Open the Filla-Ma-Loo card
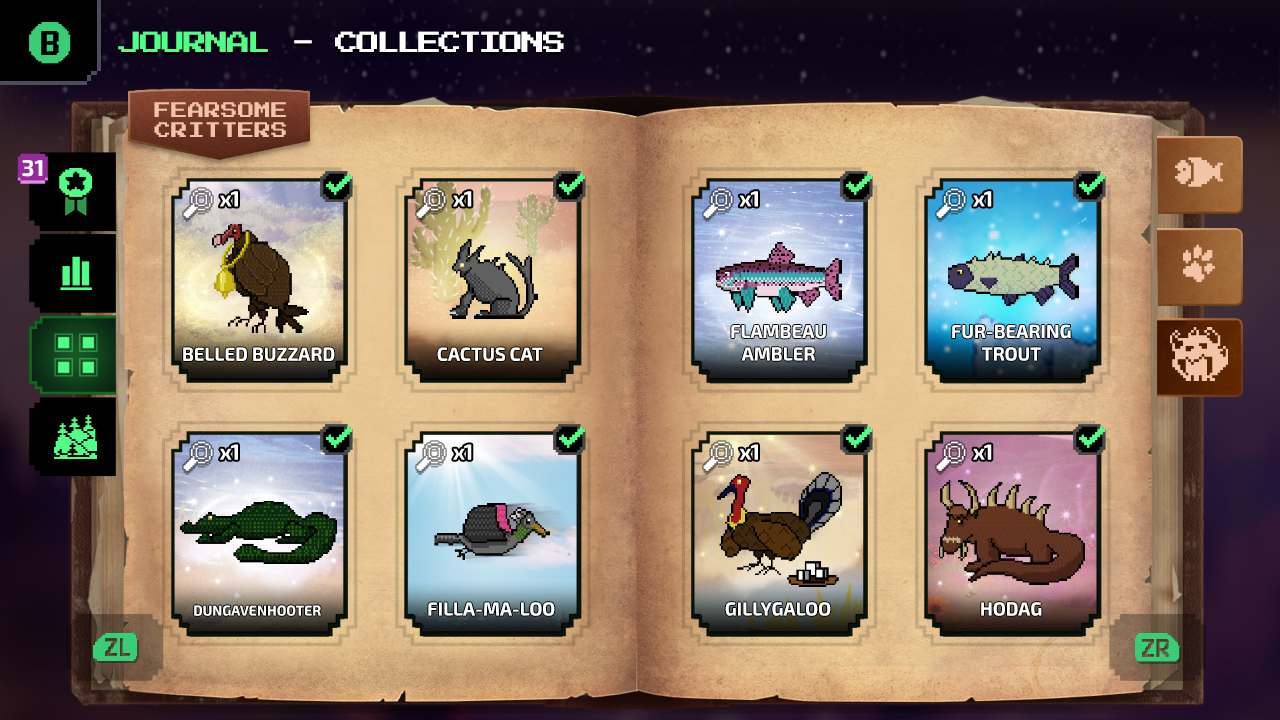 pyautogui.click(x=490, y=530)
